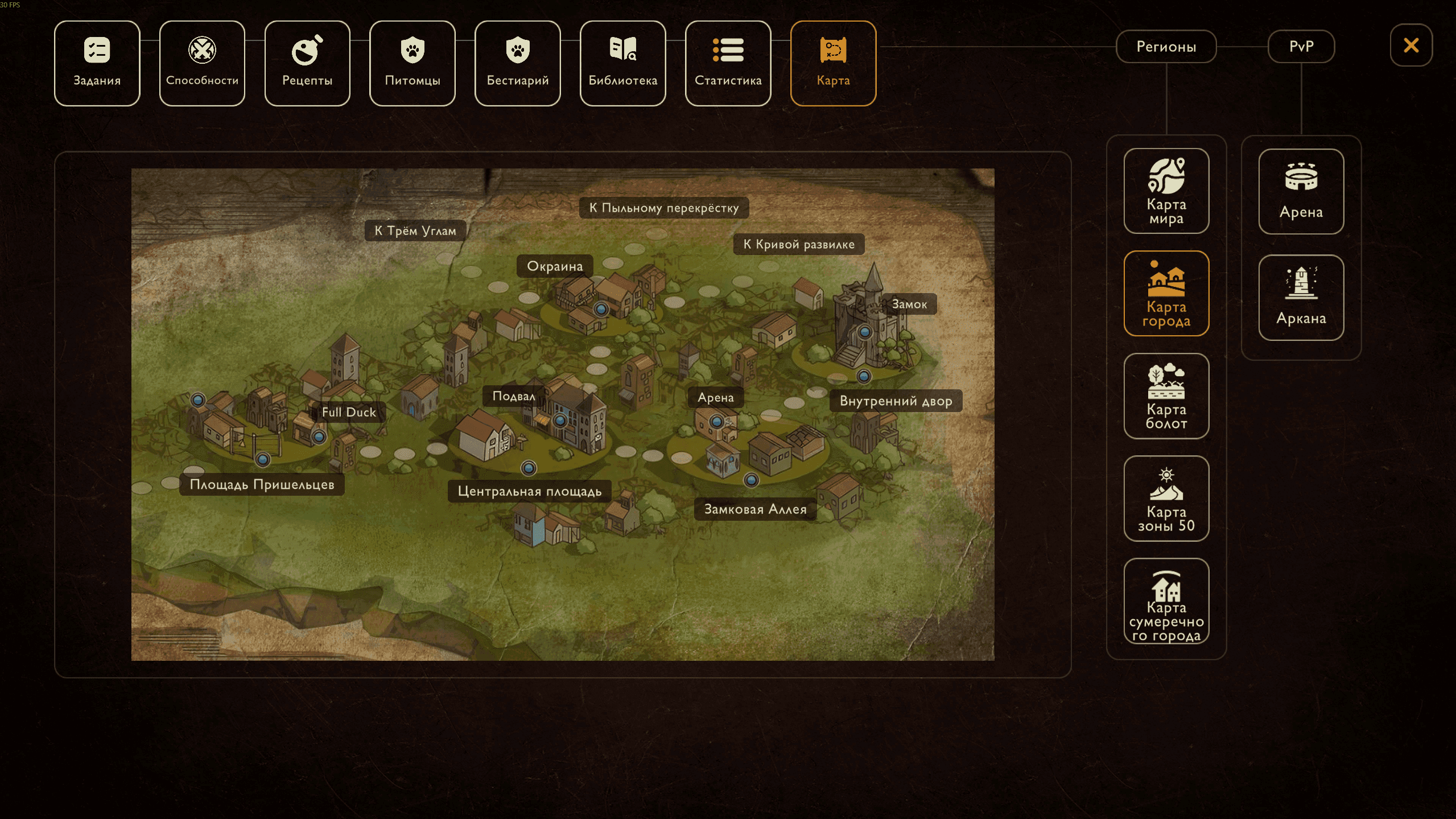Image resolution: width=1456 pixels, height=819 pixels.
Task: Close the menu with the X button
Action: 1411,45
